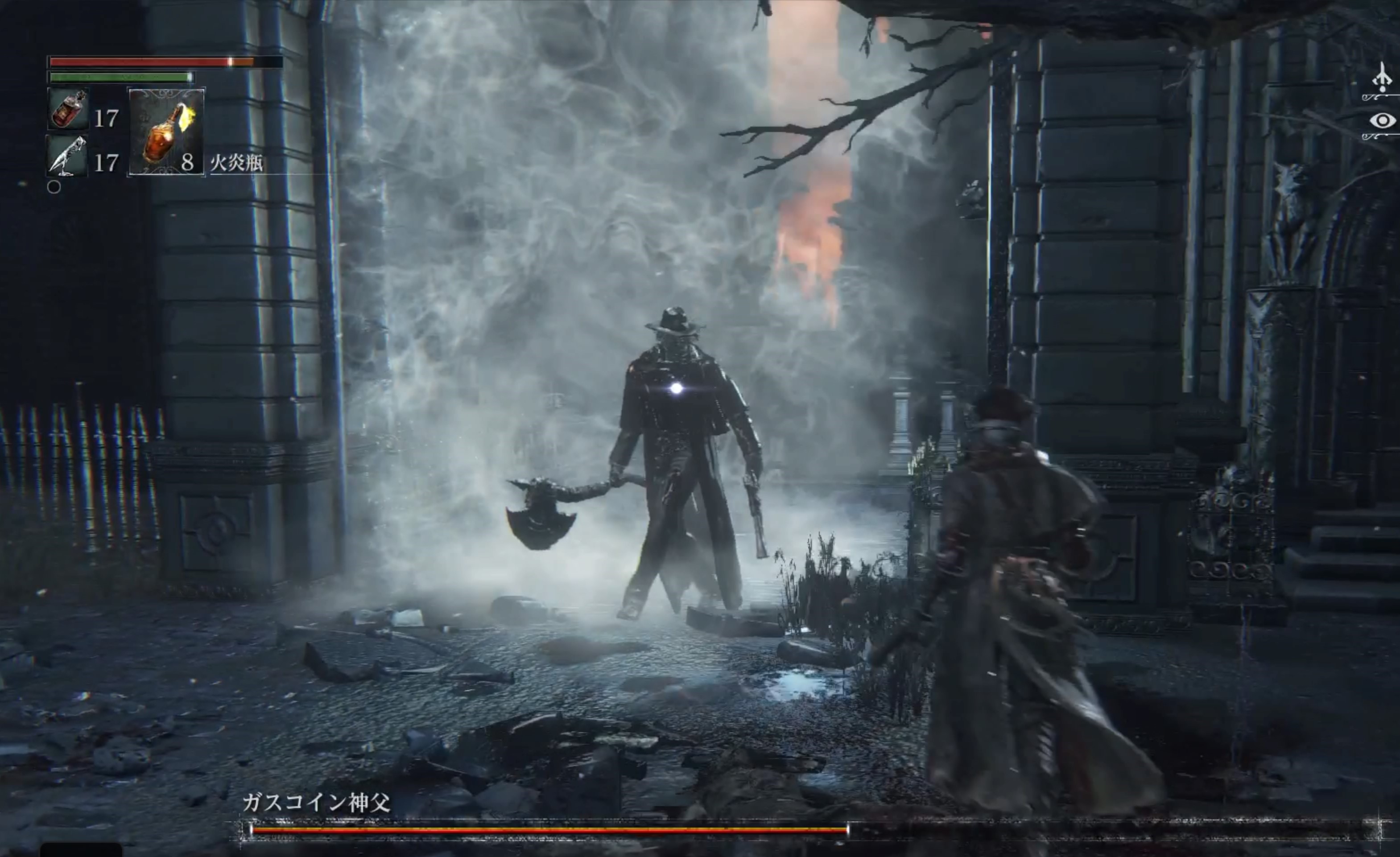Choose the Molotov Cocktail quick item slot

click(166, 132)
